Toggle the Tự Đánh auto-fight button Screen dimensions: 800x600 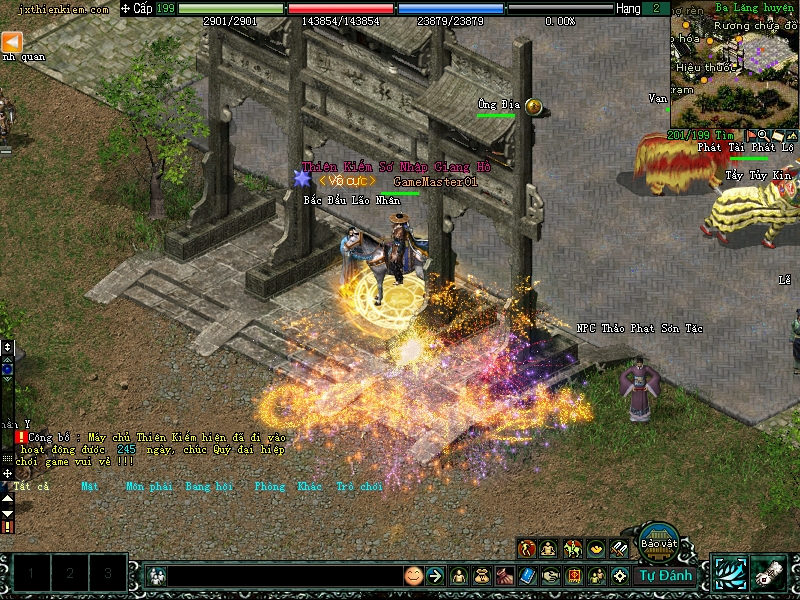click(665, 575)
